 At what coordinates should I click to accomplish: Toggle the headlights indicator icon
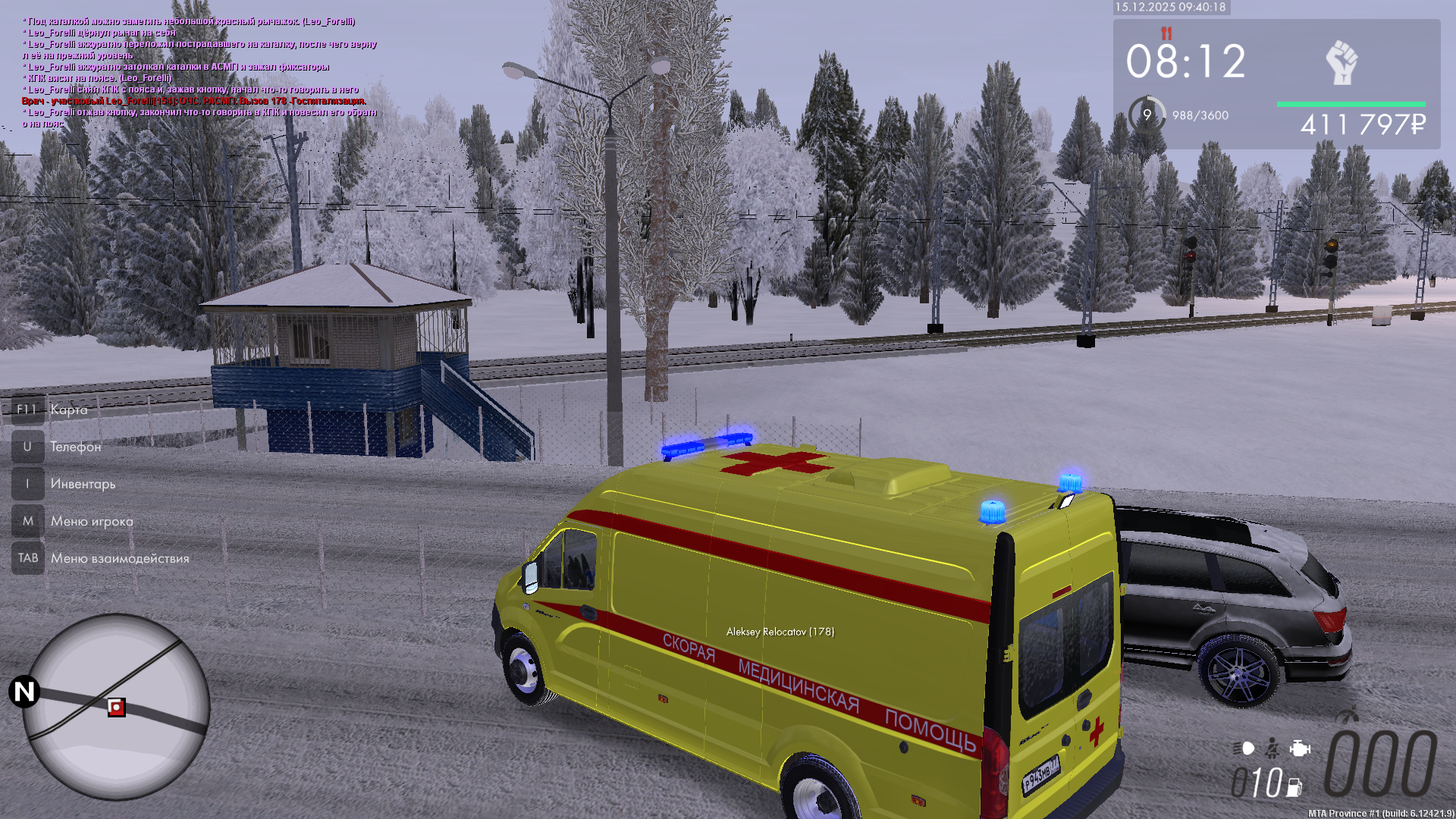point(1244,748)
